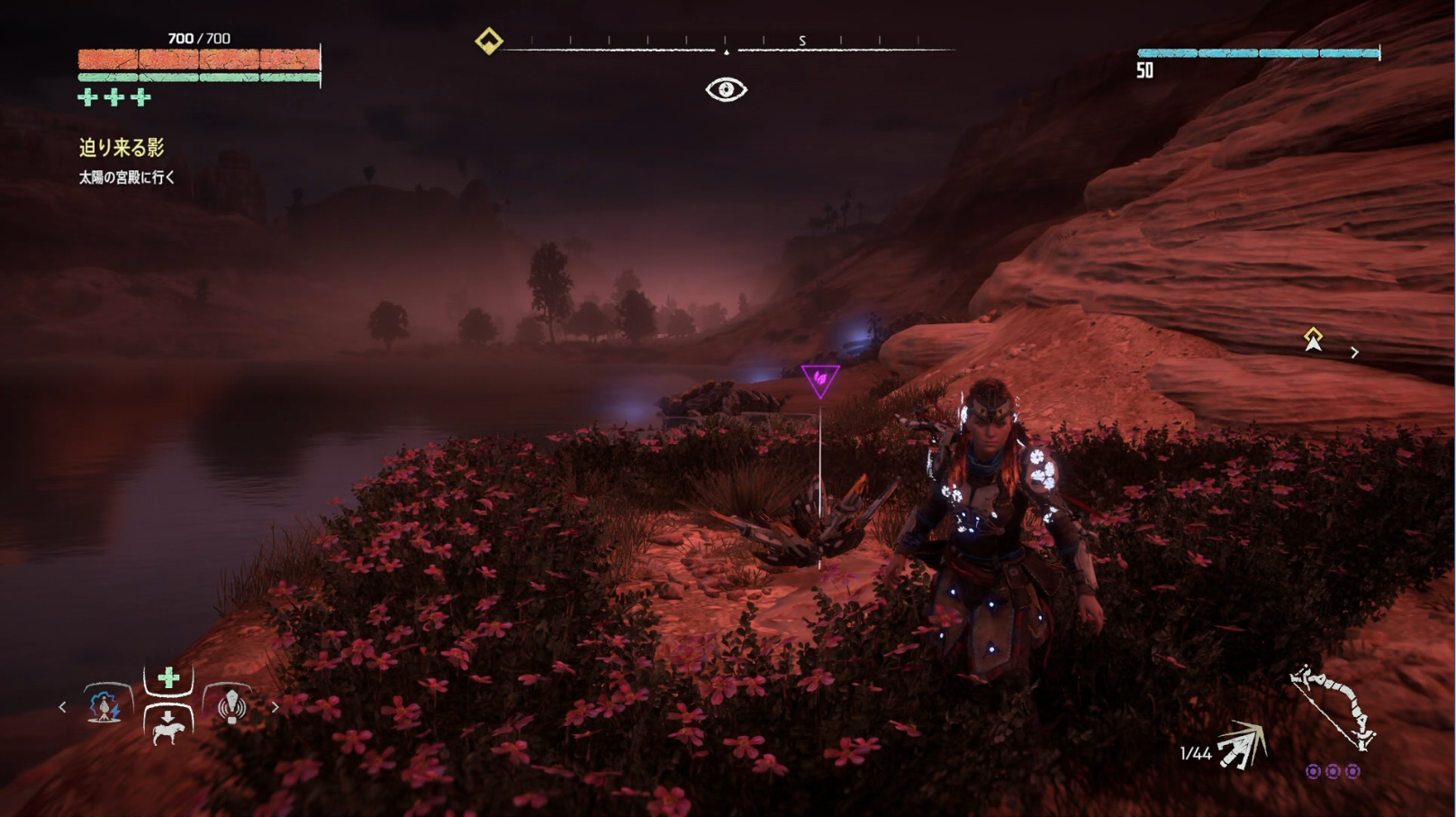The image size is (1456, 817).
Task: Select the shock trap item
Action: [105, 705]
